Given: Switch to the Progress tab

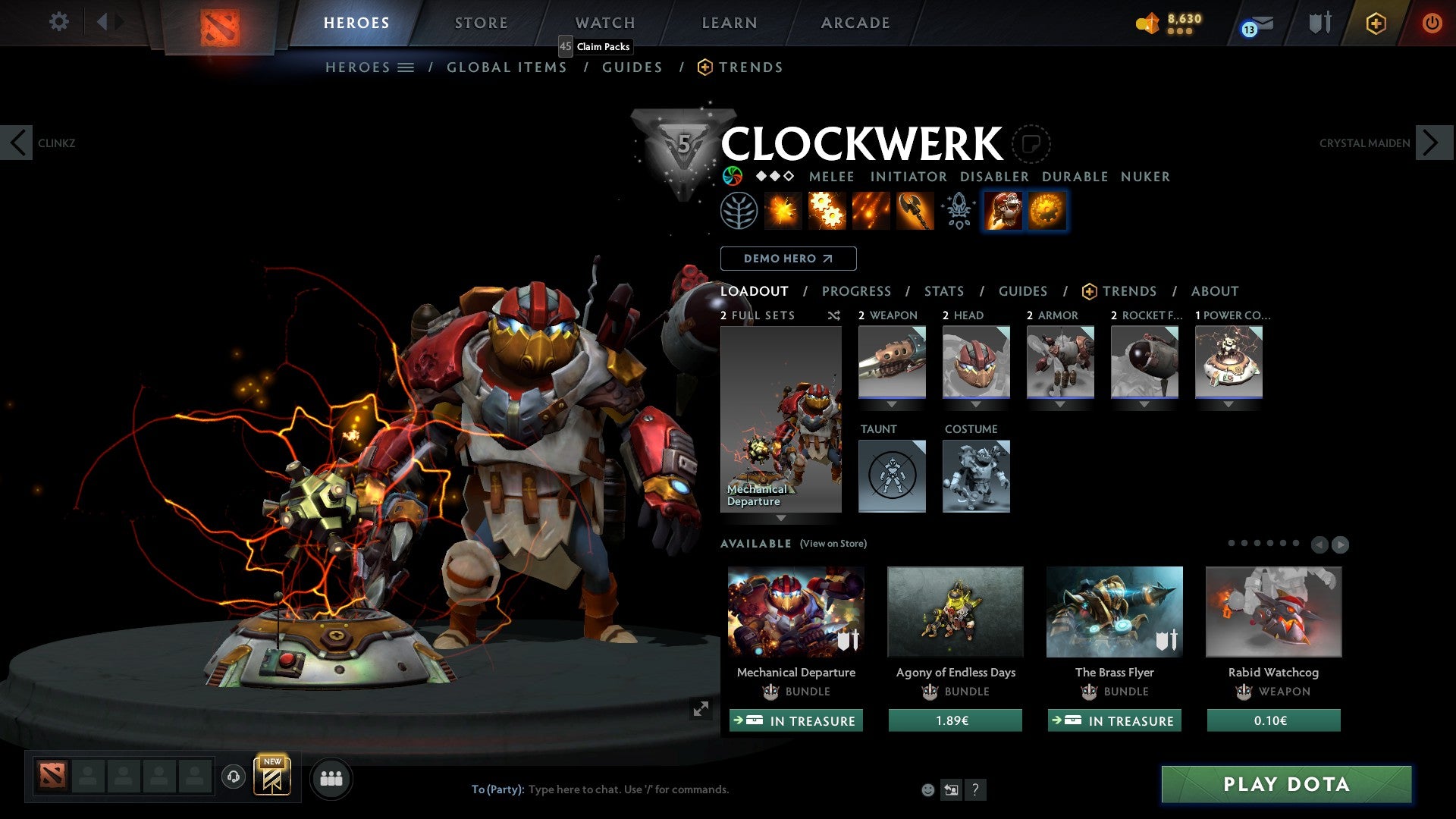Looking at the screenshot, I should [857, 290].
